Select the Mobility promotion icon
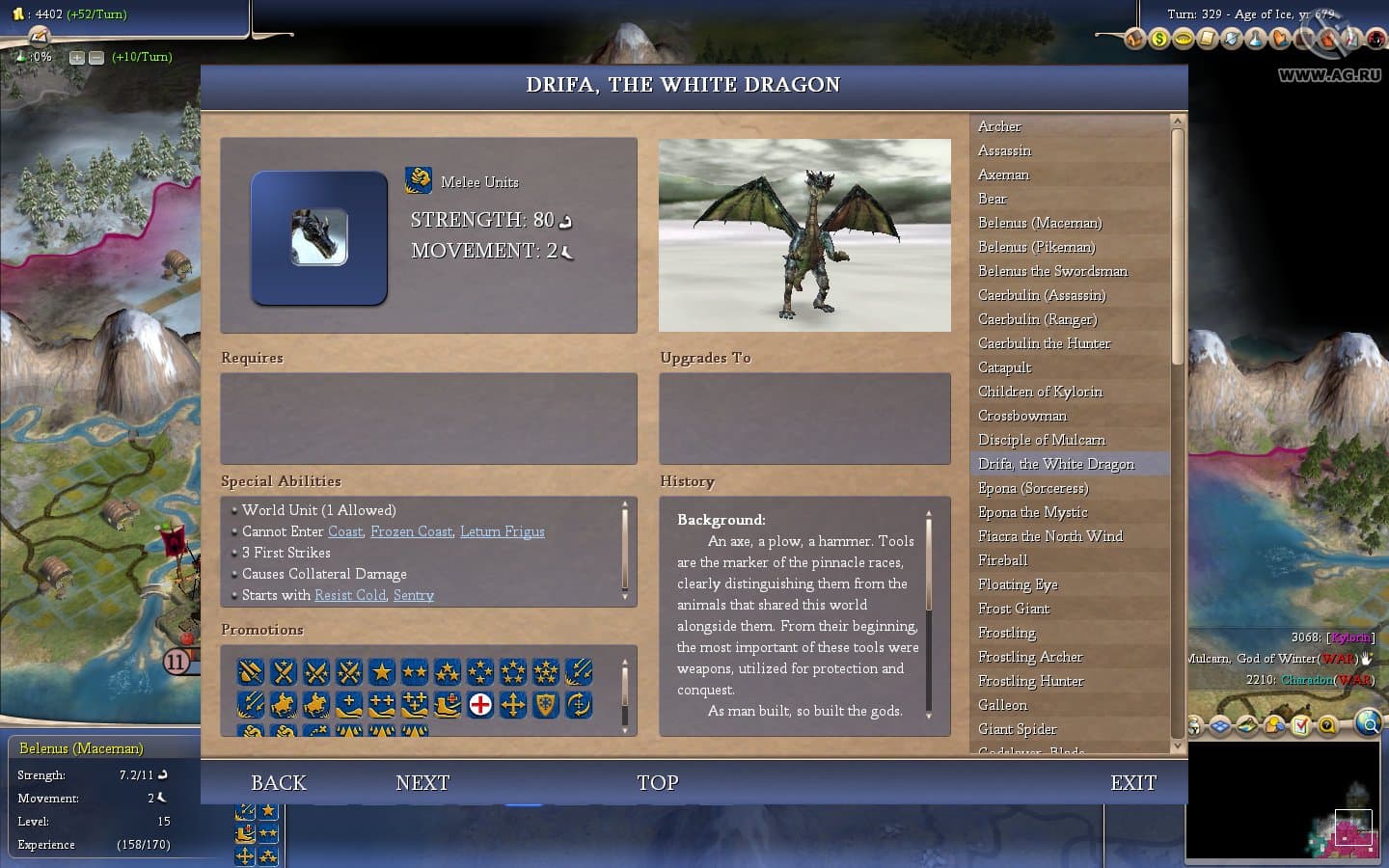 tap(511, 705)
